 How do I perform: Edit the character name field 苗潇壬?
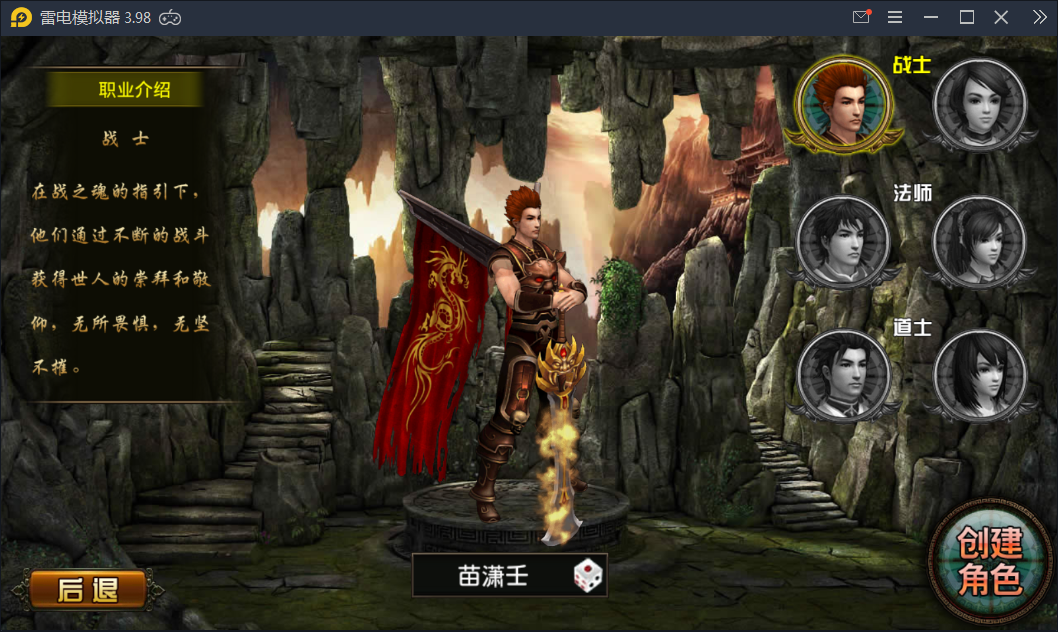click(492, 576)
